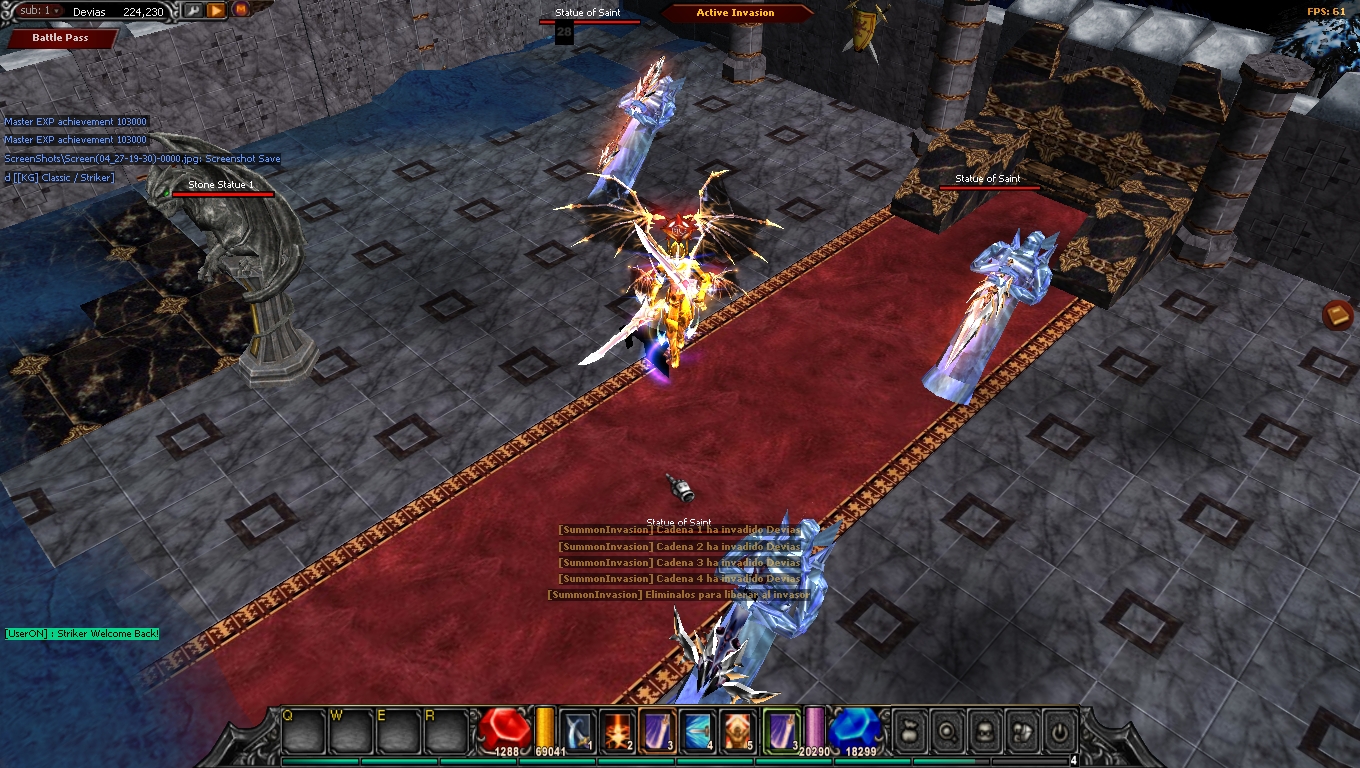Click the hand gesture community icon
Image resolution: width=1360 pixels, height=768 pixels.
(x=1023, y=731)
